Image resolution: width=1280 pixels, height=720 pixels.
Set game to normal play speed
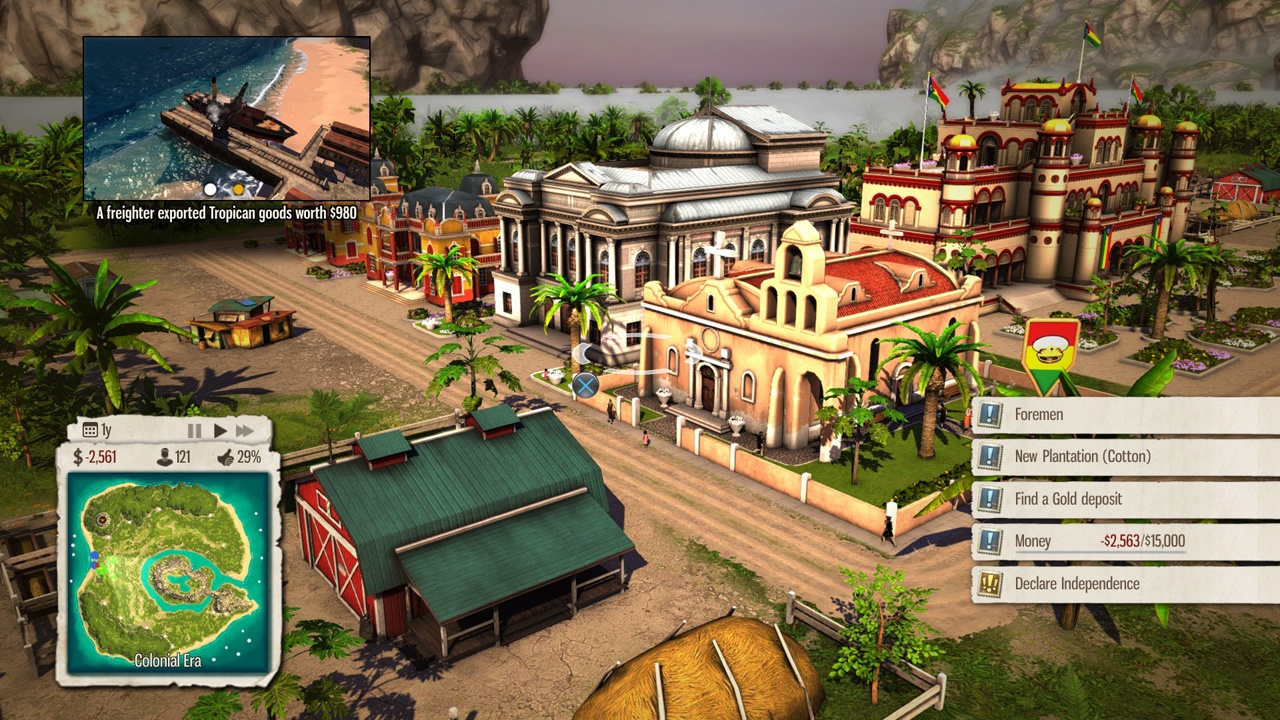220,431
